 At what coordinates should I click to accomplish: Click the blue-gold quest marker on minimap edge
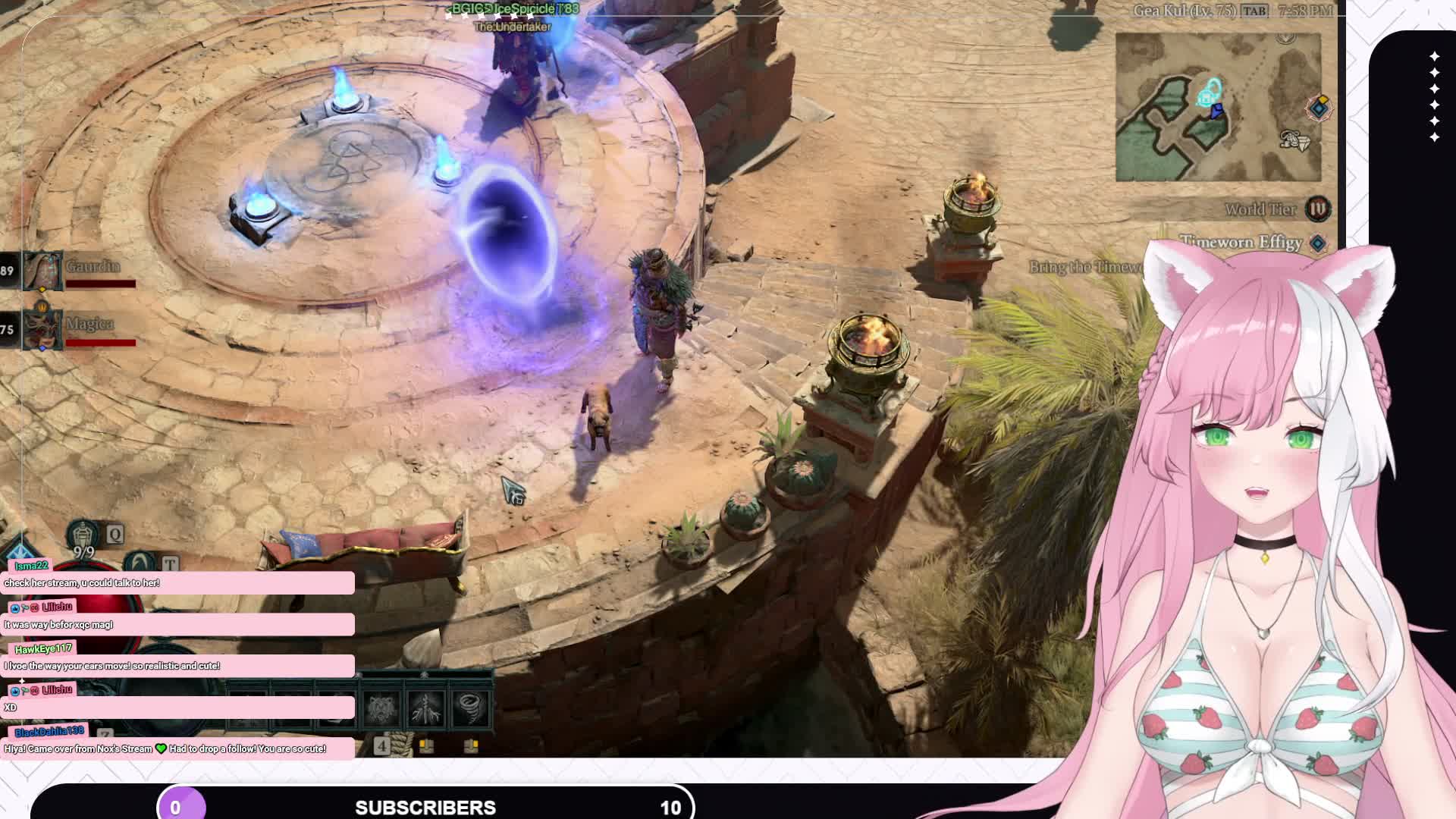click(1319, 107)
